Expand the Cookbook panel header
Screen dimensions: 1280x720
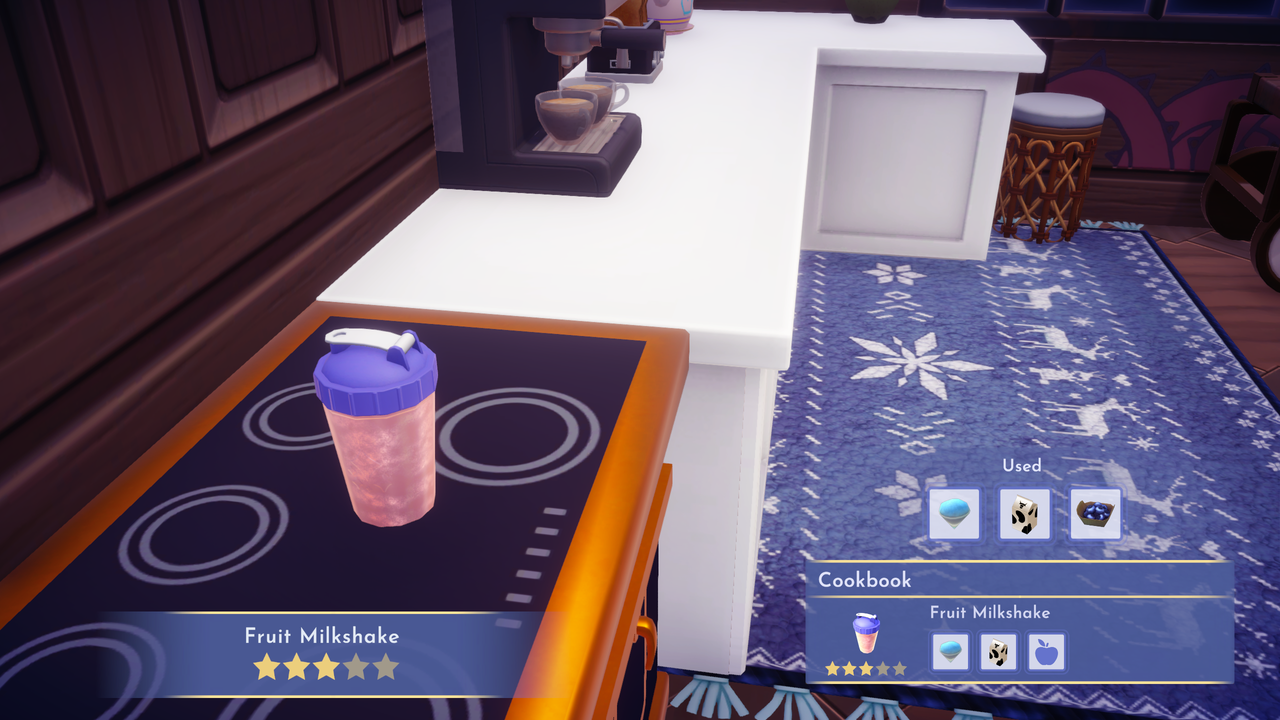(866, 580)
